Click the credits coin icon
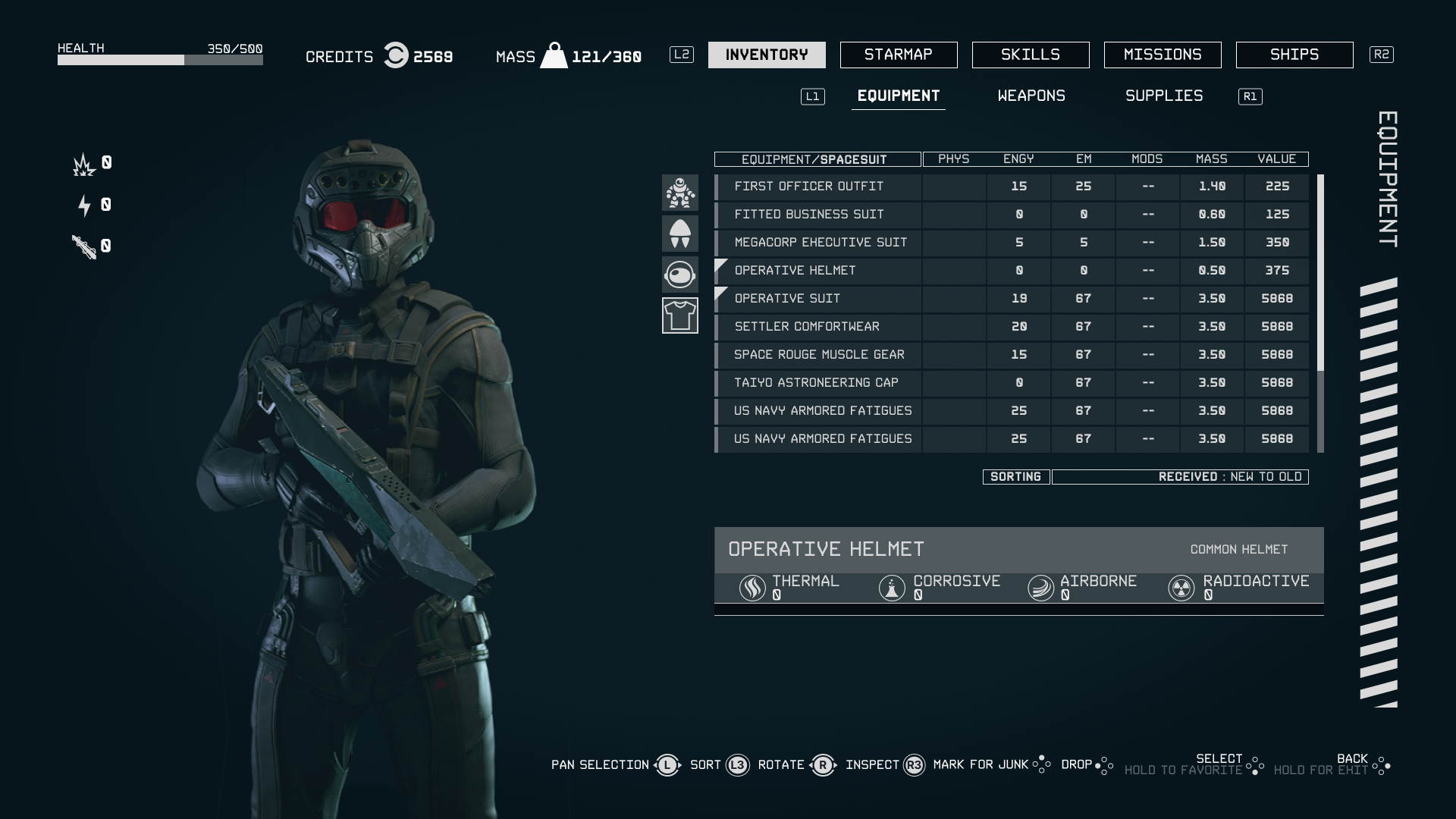Viewport: 1456px width, 819px height. click(x=395, y=55)
